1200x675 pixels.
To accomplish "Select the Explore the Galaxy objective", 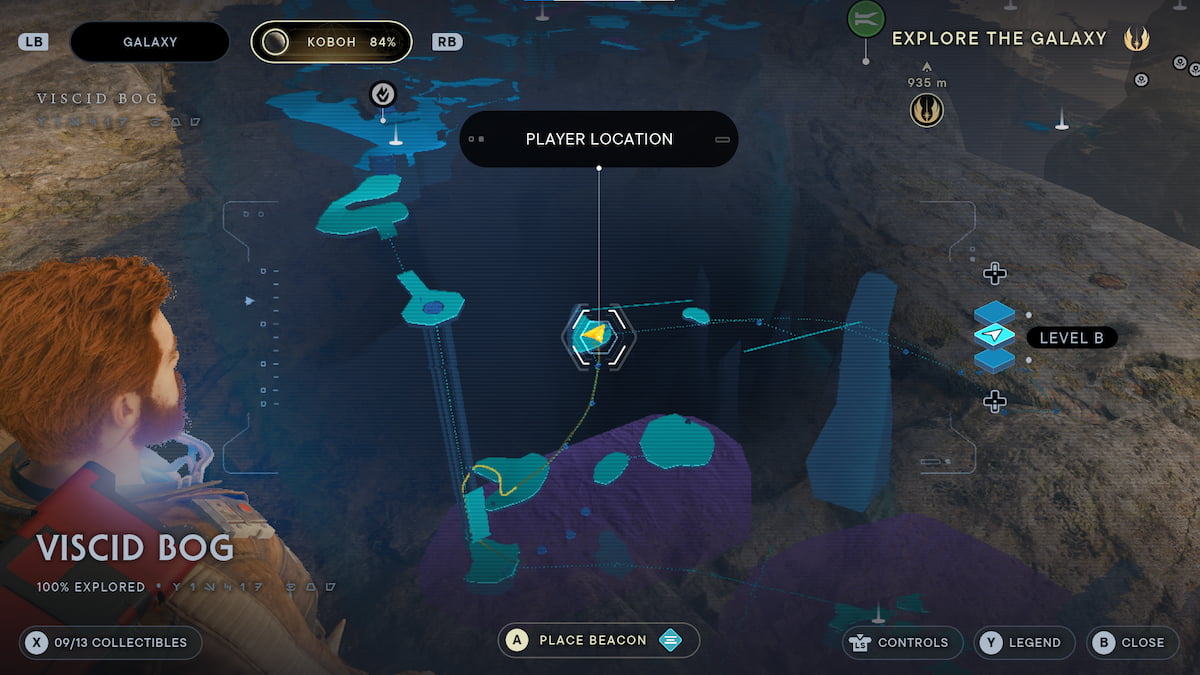I will (x=999, y=39).
